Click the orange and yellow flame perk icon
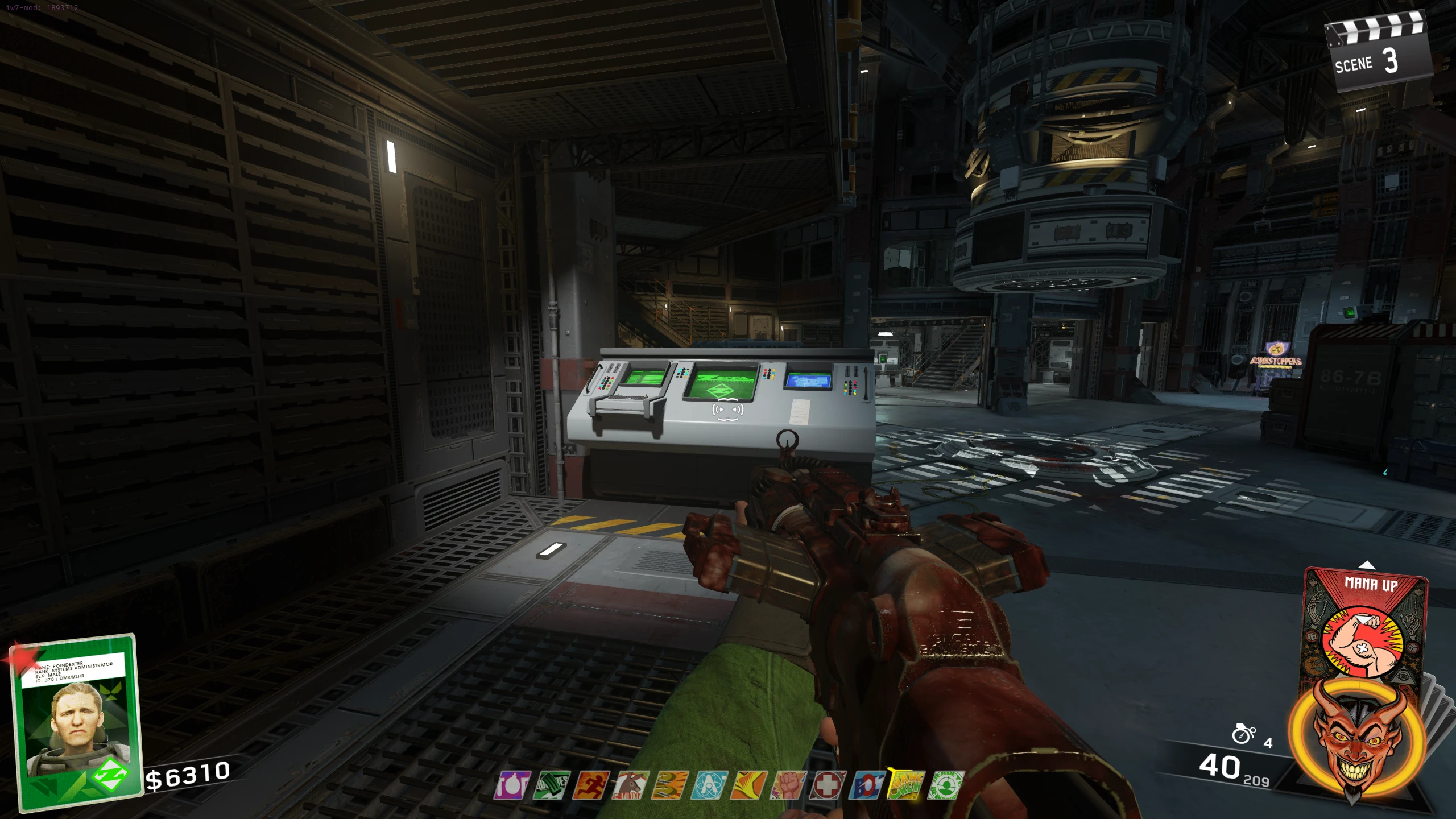This screenshot has height=819, width=1456. pyautogui.click(x=748, y=785)
